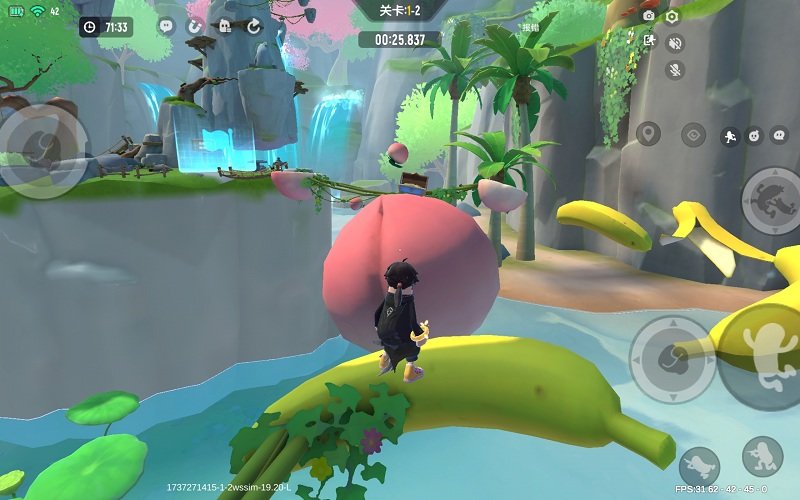Tap the slide action button
This screenshot has height=500, width=800.
coord(698,465)
